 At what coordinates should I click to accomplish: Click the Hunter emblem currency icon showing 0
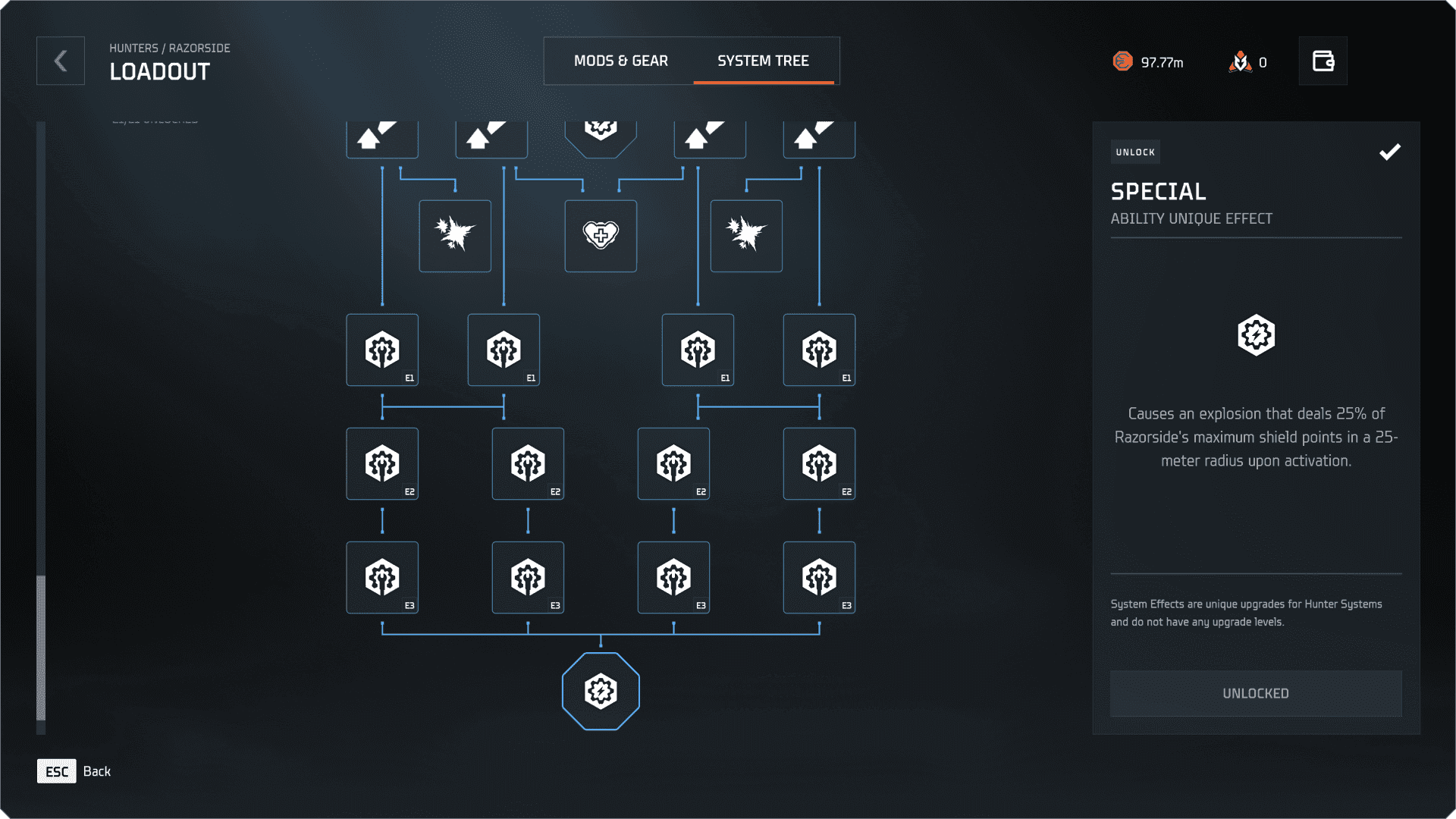tap(1240, 62)
